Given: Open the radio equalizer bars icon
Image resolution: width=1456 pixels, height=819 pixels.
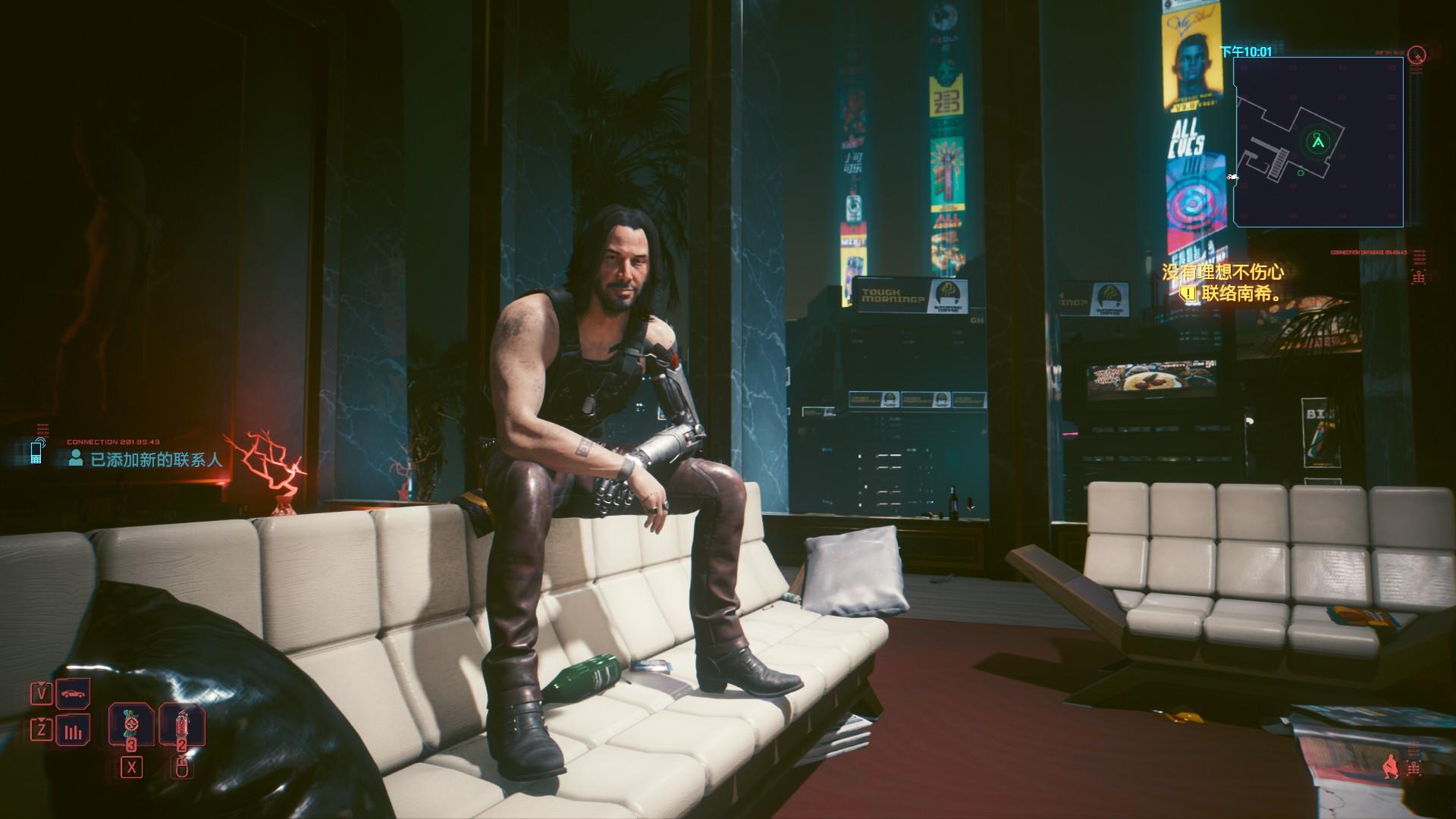Looking at the screenshot, I should point(73,732).
